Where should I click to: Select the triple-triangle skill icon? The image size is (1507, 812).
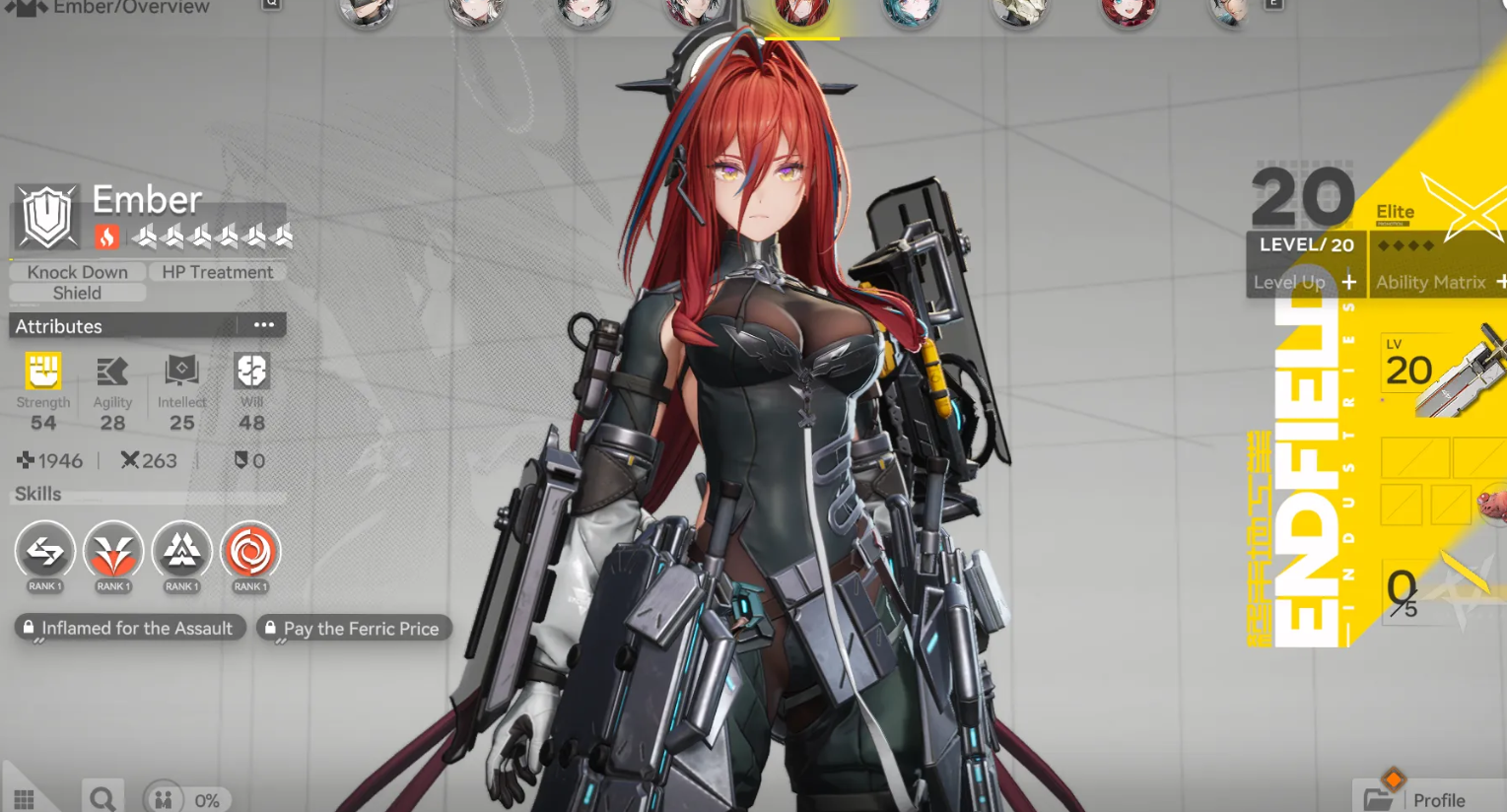click(182, 552)
